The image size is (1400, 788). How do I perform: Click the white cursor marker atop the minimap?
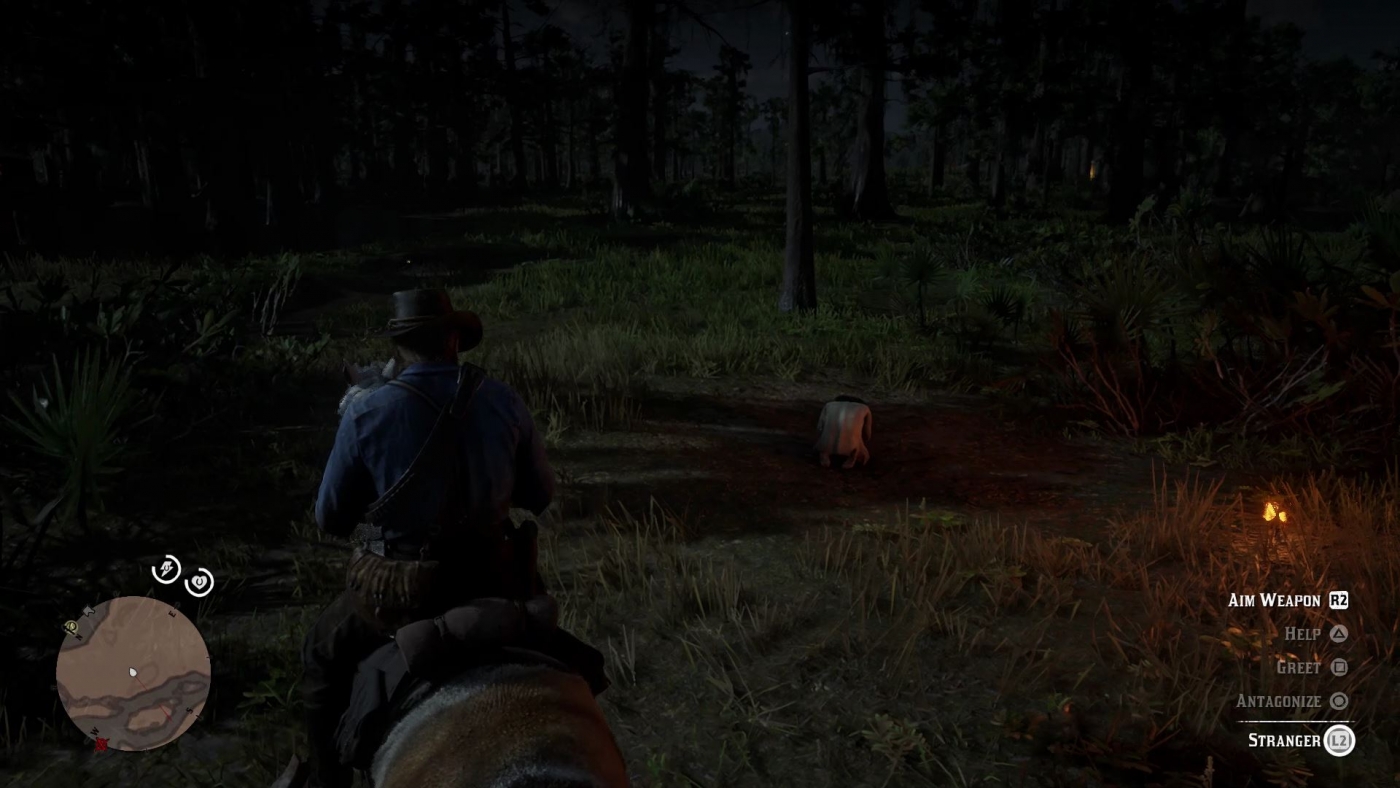tap(88, 610)
